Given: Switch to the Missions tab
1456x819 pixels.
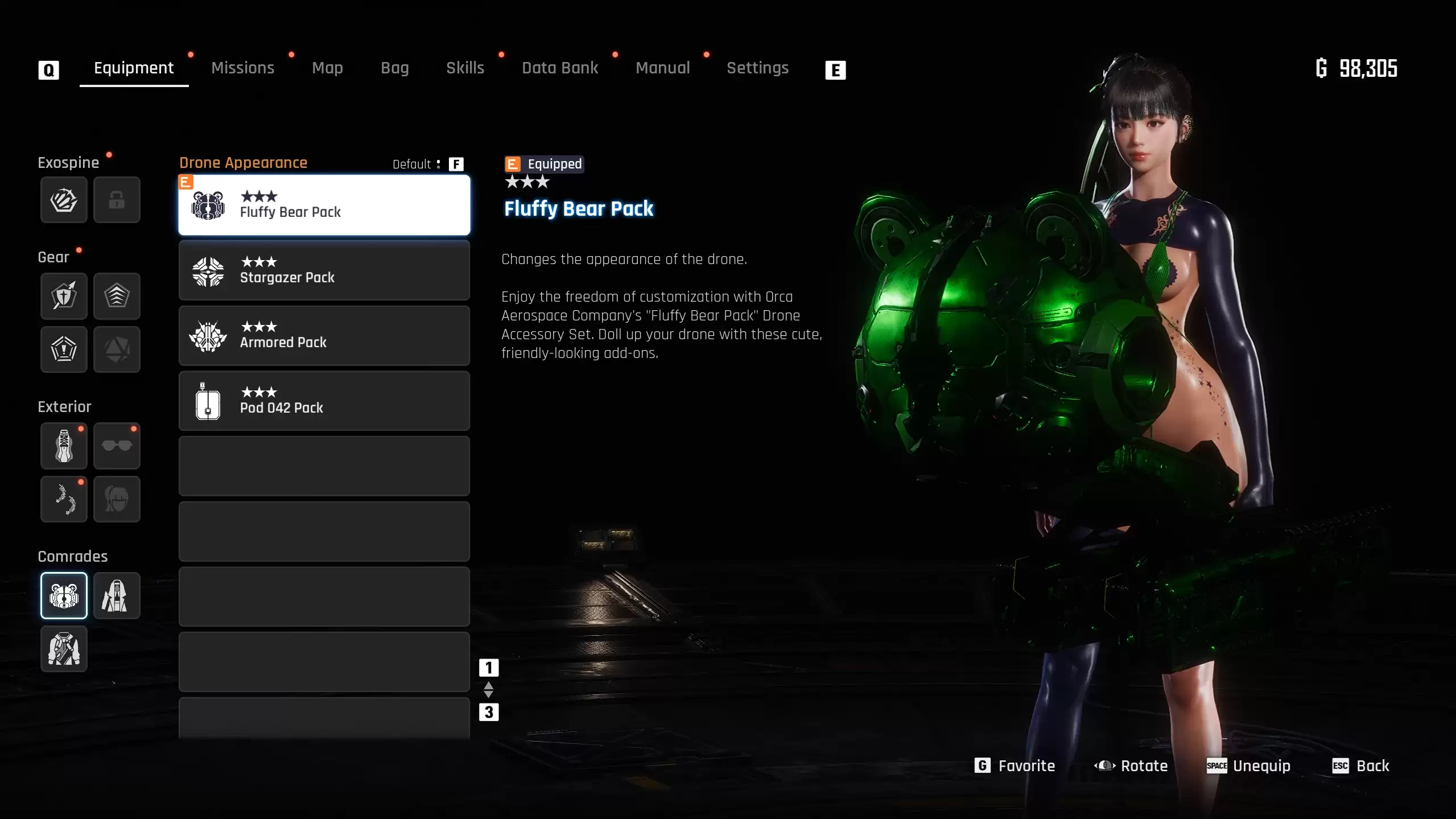Looking at the screenshot, I should coord(242,68).
